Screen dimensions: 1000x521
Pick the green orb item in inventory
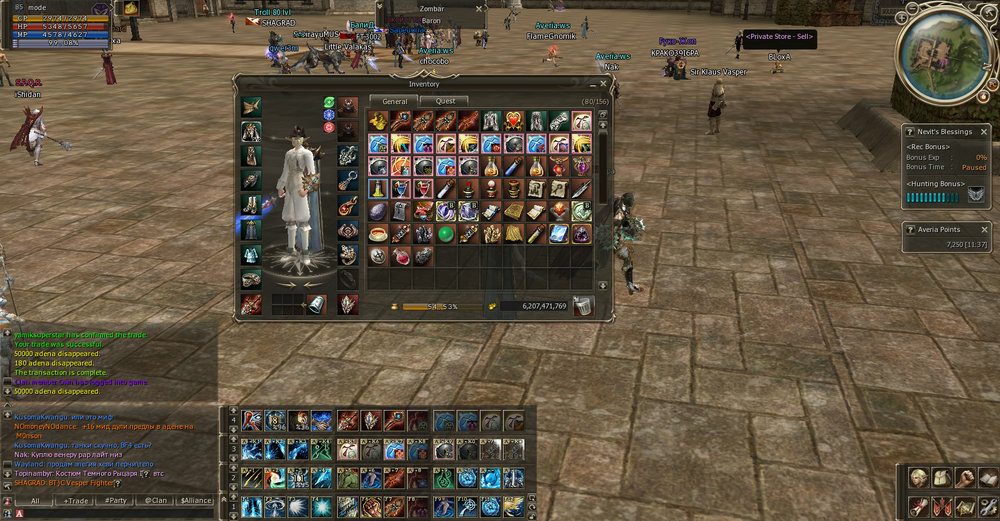[x=447, y=233]
